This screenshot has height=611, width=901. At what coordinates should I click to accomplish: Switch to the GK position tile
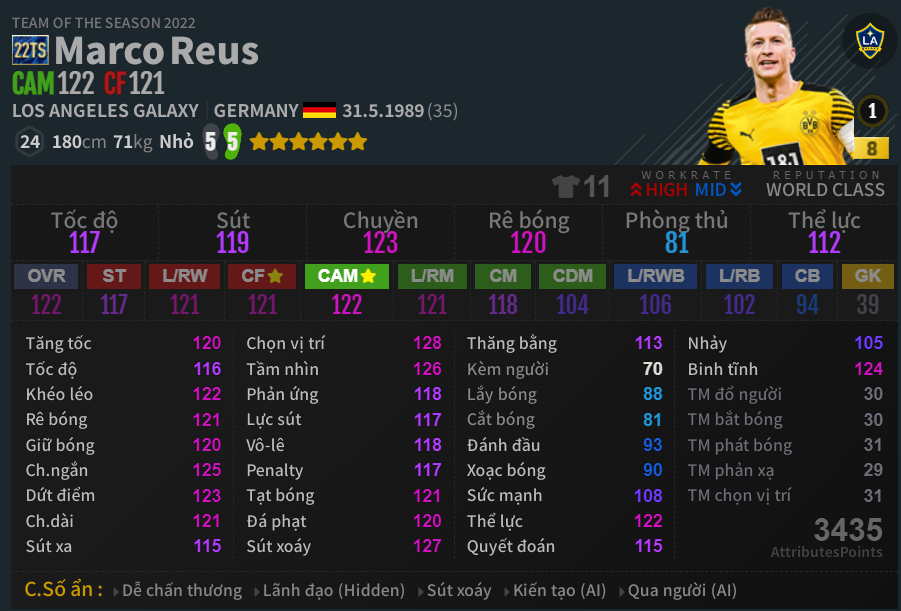(867, 276)
